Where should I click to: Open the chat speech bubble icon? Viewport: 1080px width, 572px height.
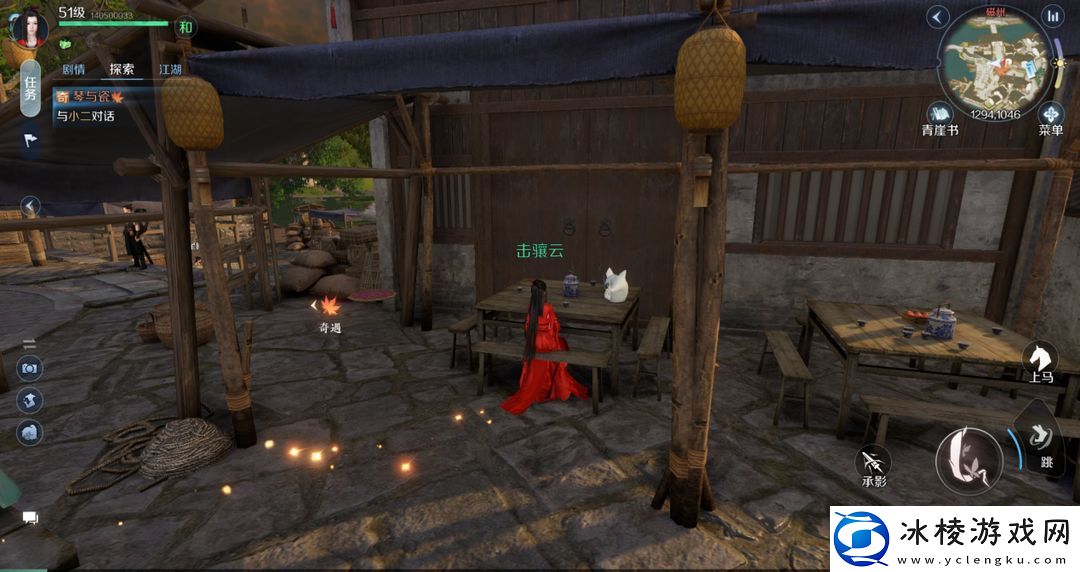(30, 518)
